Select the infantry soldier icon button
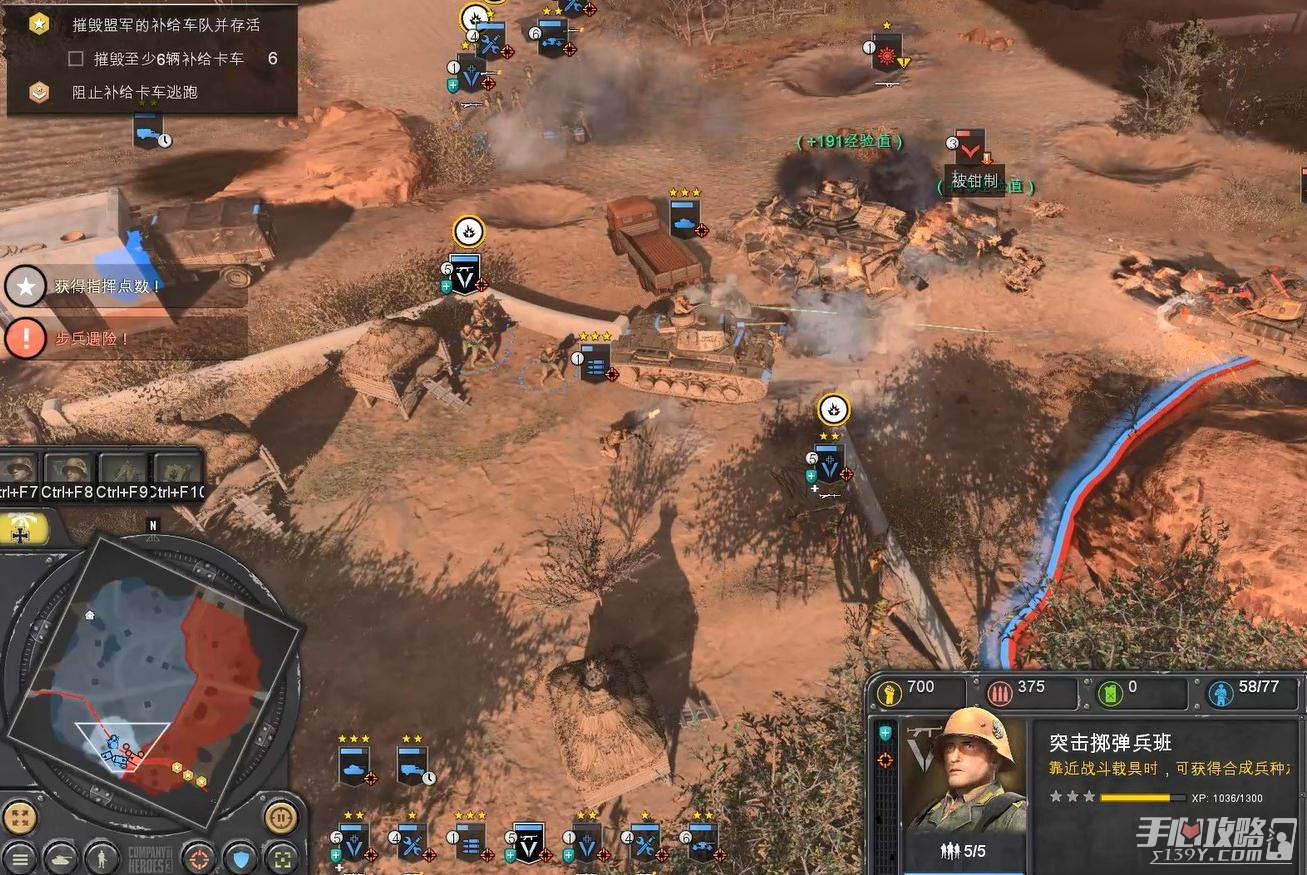Screen dimensions: 1307x875 point(101,858)
